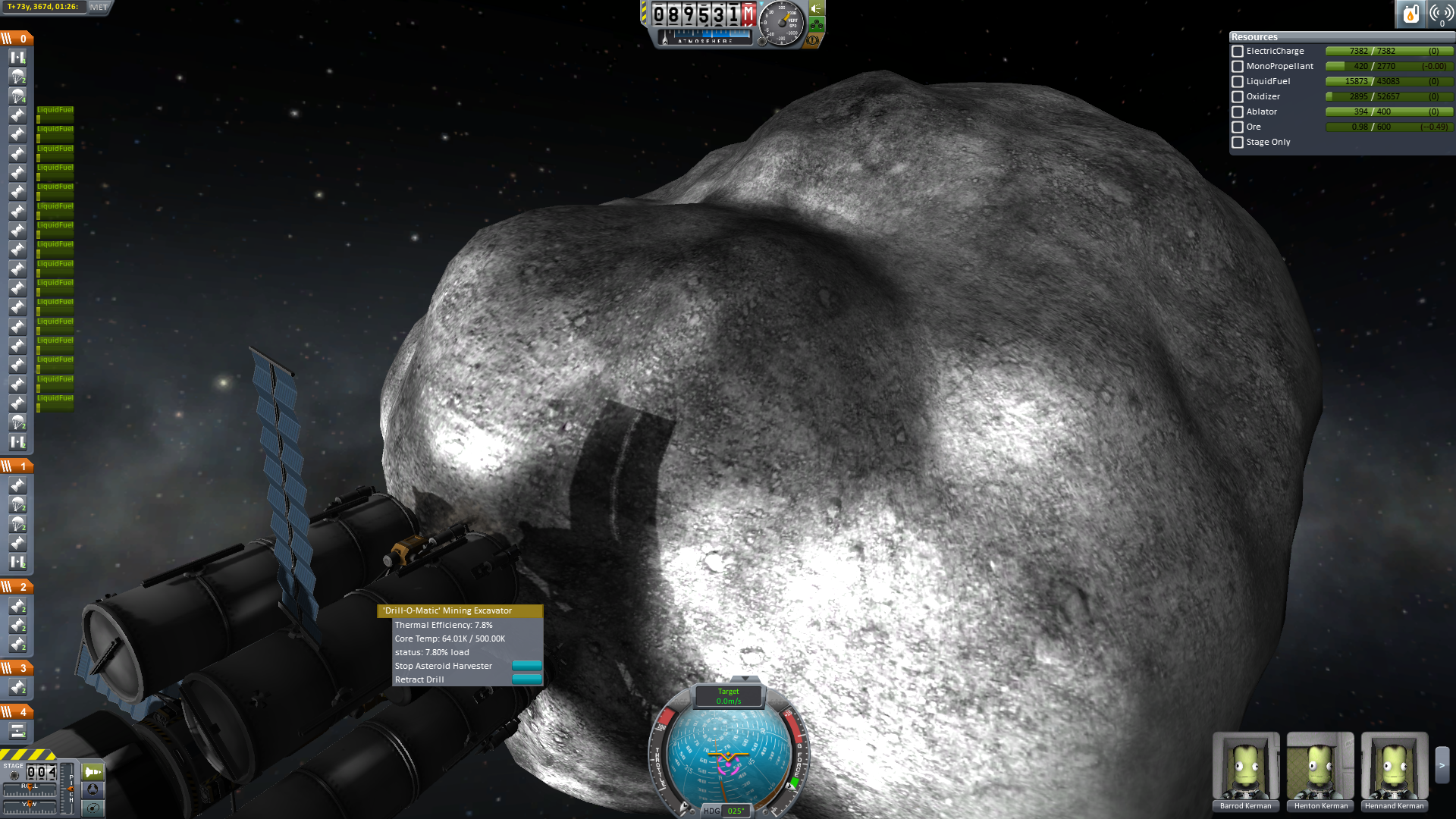1456x819 pixels.
Task: Switch to the docking control mode button
Action: pyautogui.click(x=93, y=789)
